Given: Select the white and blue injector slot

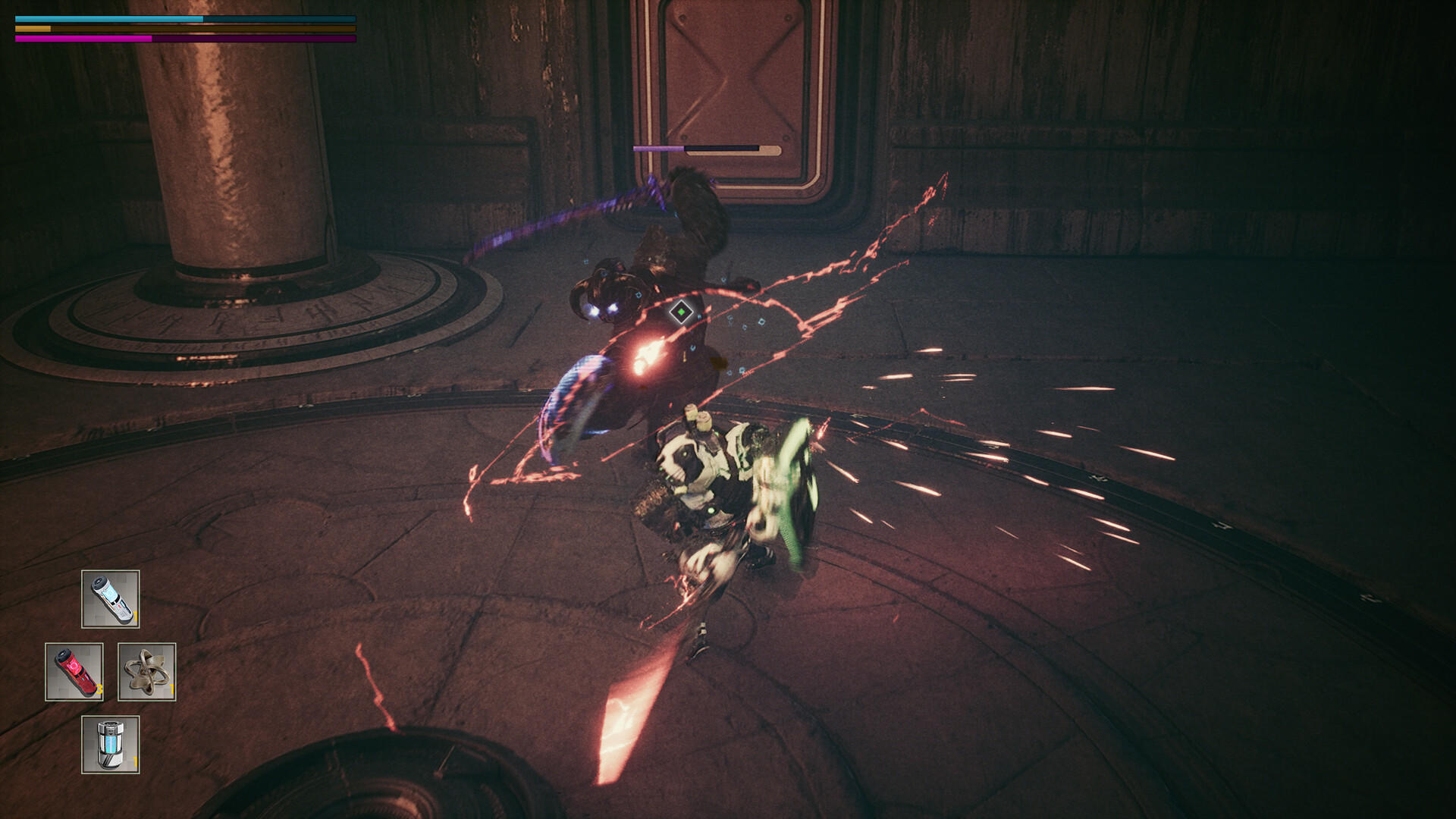Looking at the screenshot, I should pos(111,599).
